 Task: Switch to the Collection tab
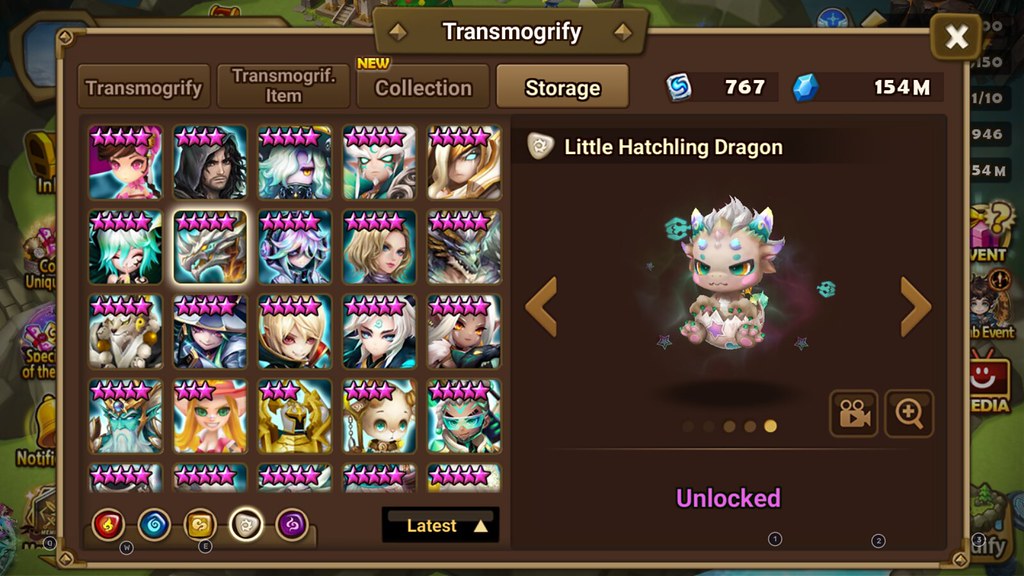[x=423, y=87]
